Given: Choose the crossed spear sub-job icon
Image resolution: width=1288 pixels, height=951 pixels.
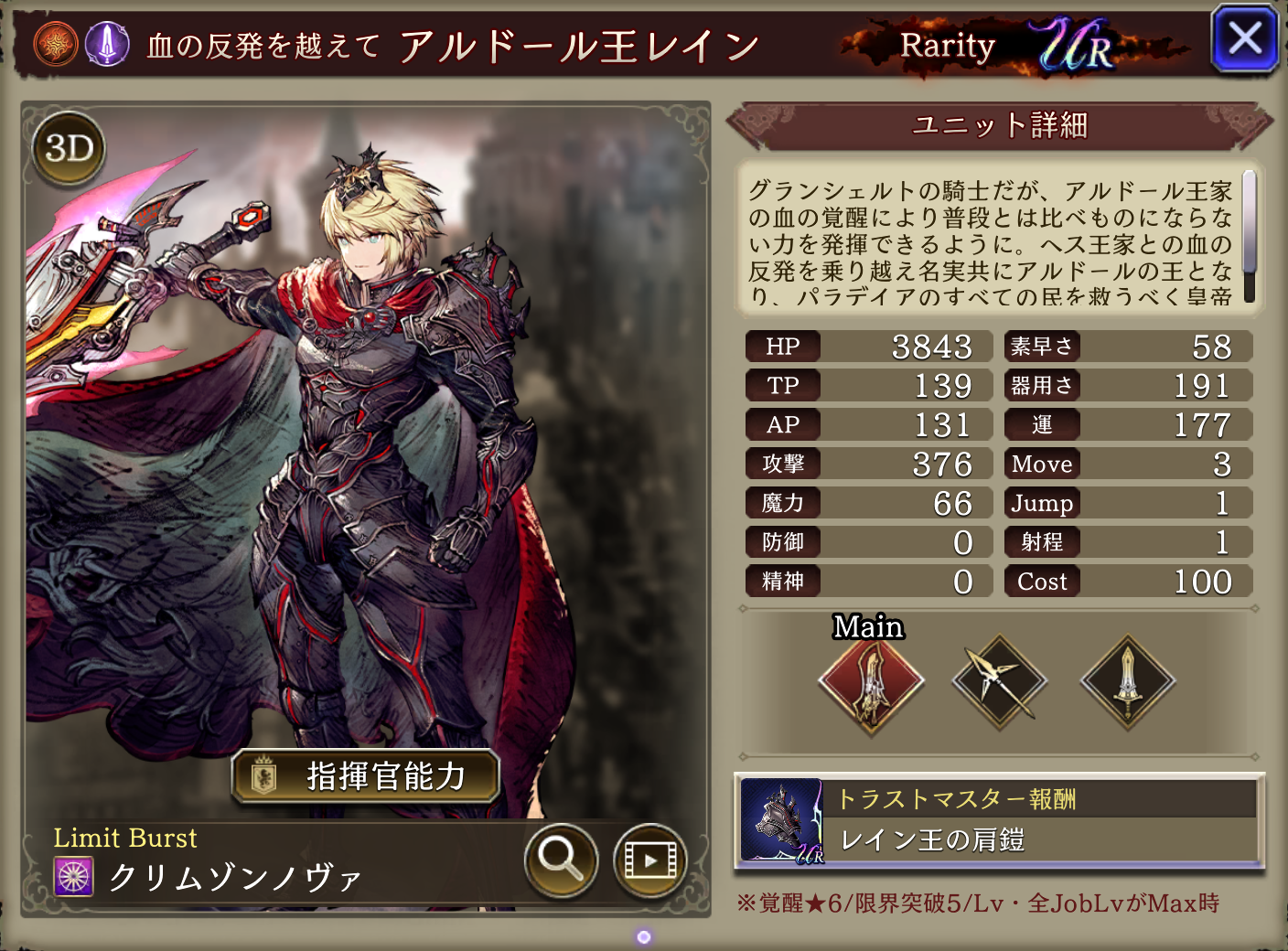Looking at the screenshot, I should point(999,682).
